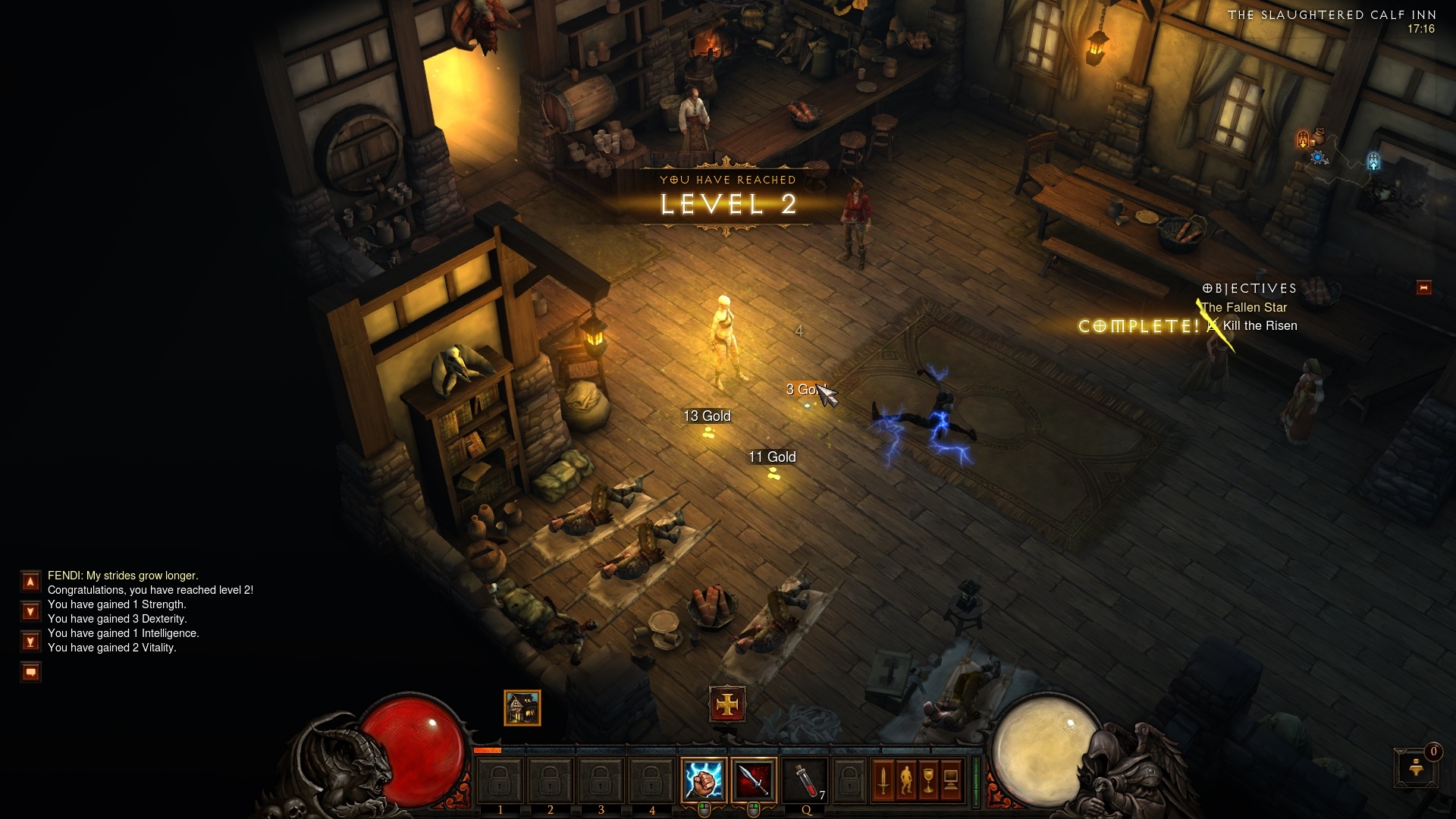
Task: Click the house portrait icon above the hotbar
Action: [x=522, y=708]
